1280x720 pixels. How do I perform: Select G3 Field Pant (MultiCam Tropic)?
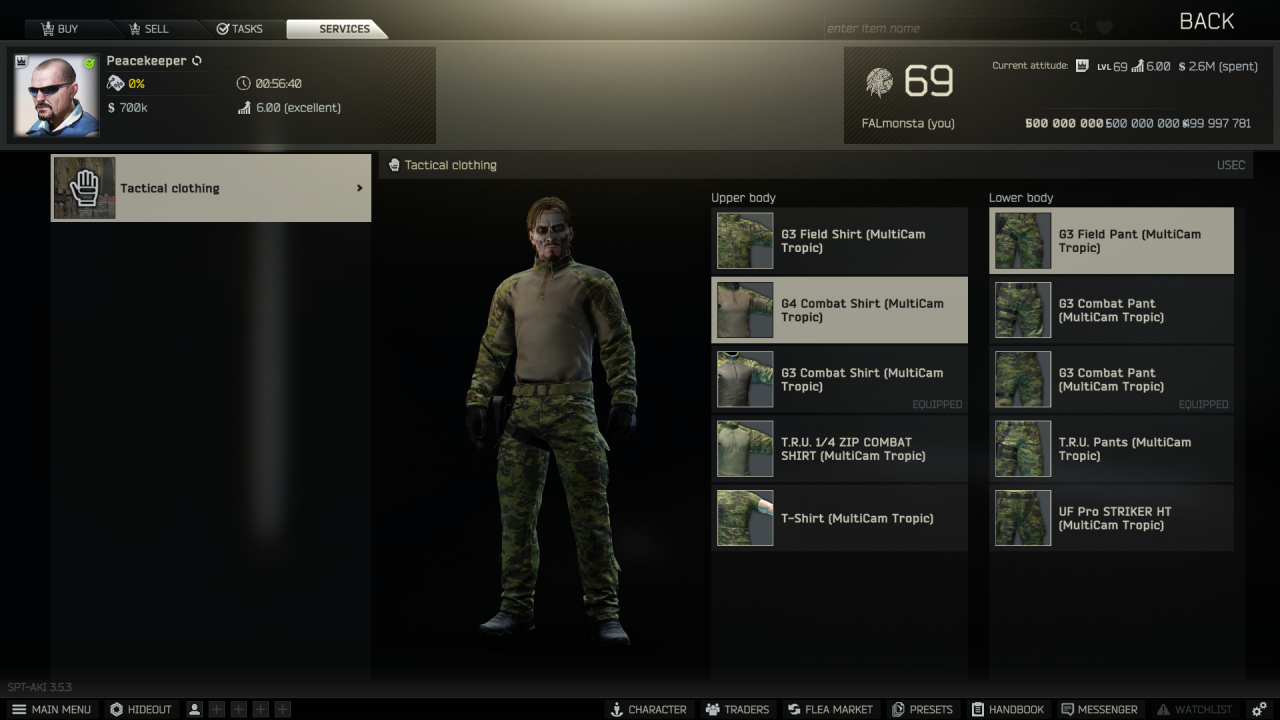(x=1111, y=241)
